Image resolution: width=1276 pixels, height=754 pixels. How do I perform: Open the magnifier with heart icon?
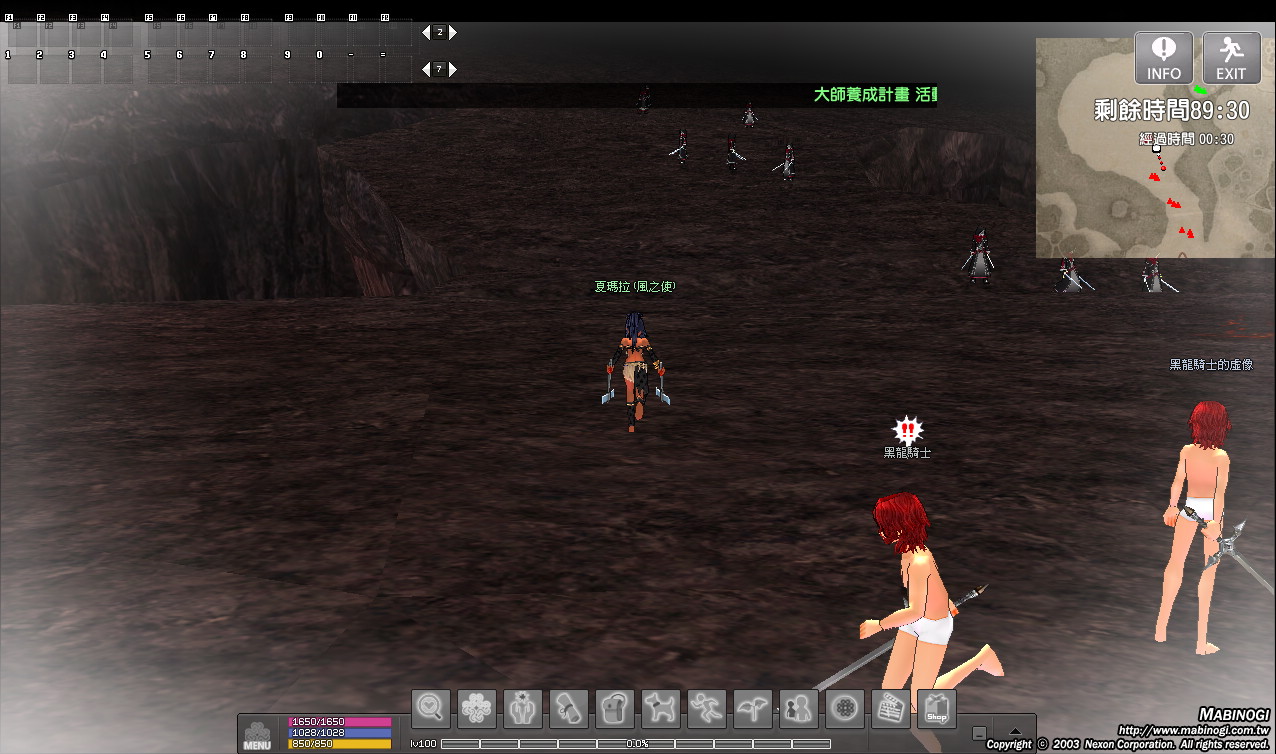click(x=431, y=708)
